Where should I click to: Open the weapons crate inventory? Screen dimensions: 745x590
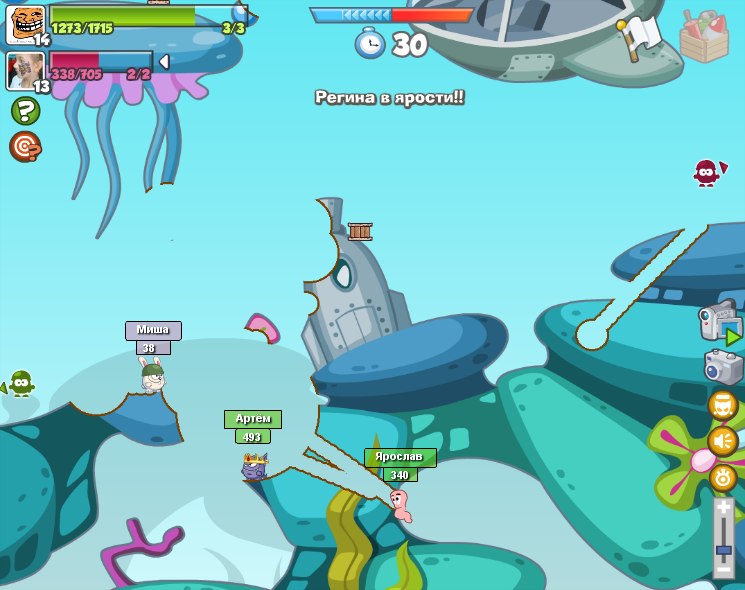[704, 37]
